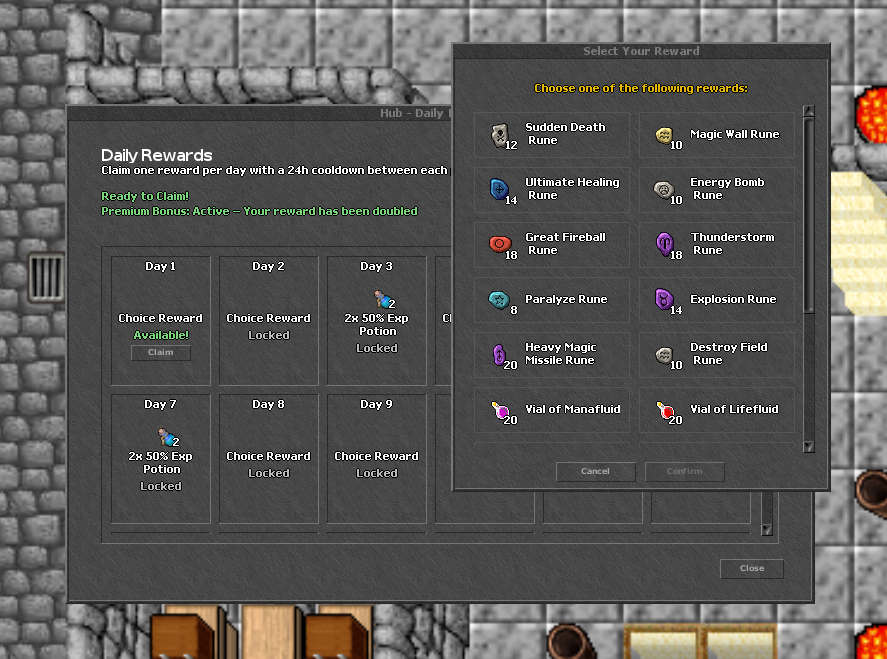The image size is (887, 659).
Task: Select the Day 7 Exp Potion tile
Action: pyautogui.click(x=161, y=458)
